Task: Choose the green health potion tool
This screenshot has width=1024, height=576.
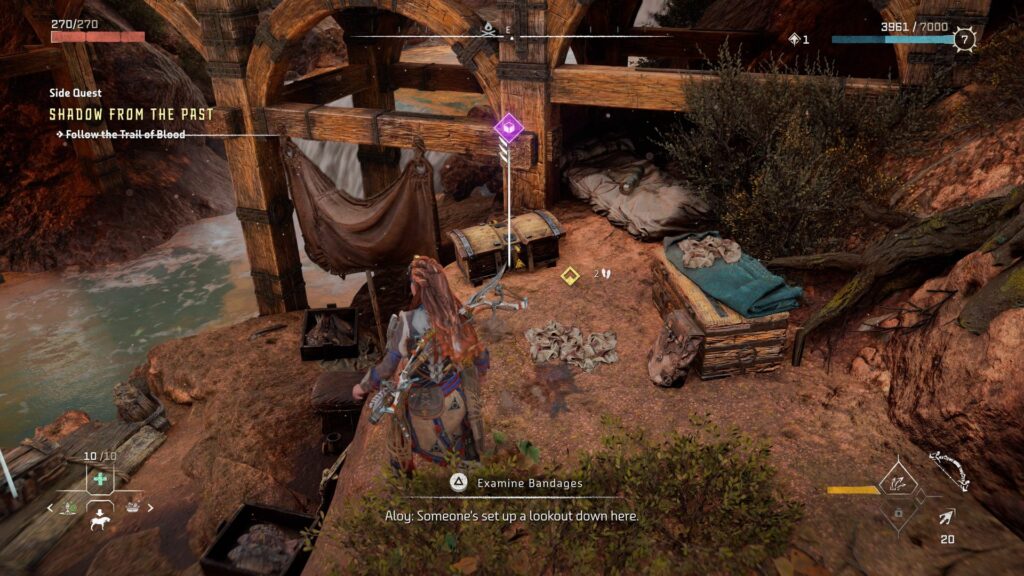Action: coord(71,508)
